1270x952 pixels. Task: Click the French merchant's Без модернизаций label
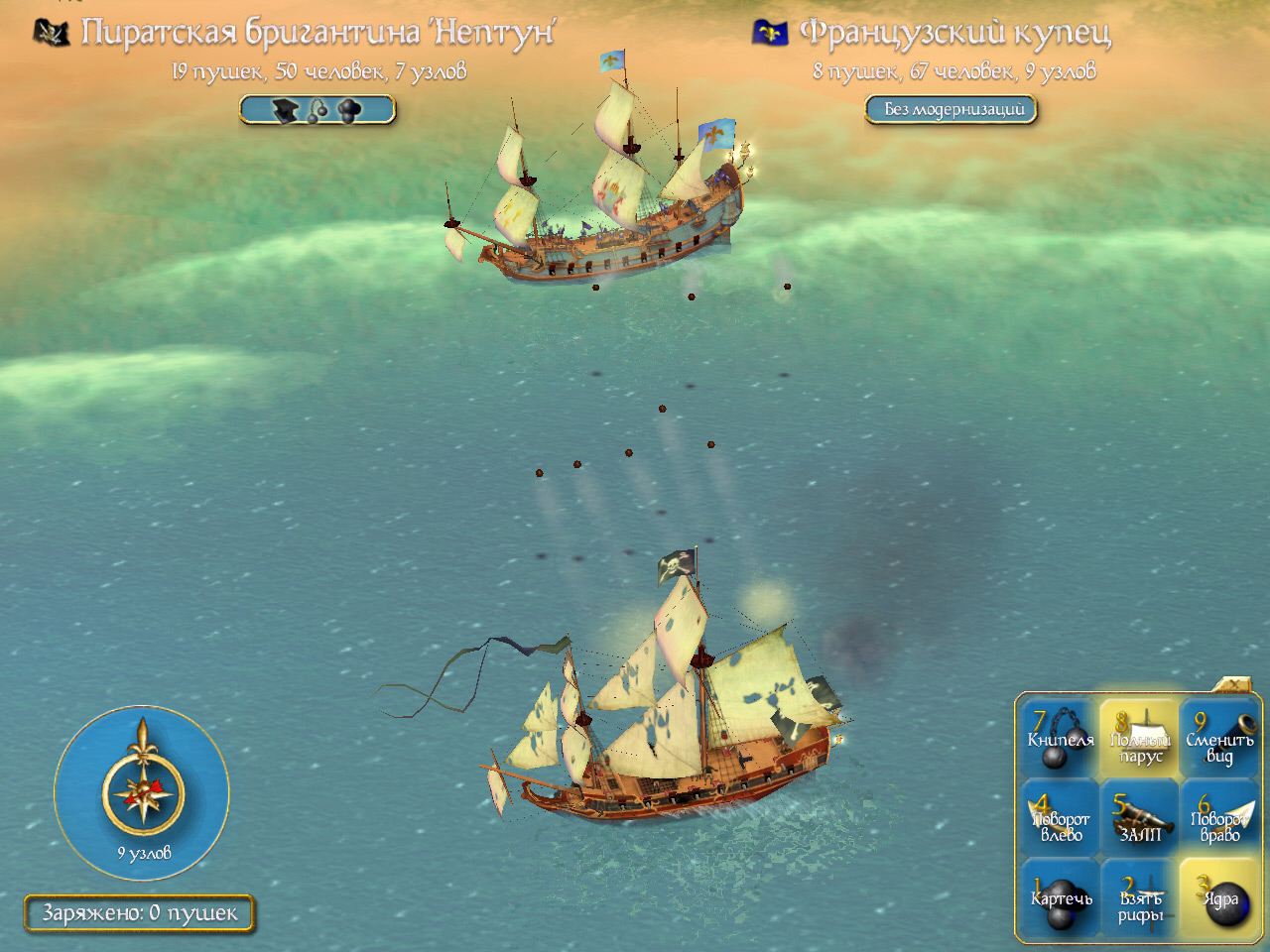point(952,109)
